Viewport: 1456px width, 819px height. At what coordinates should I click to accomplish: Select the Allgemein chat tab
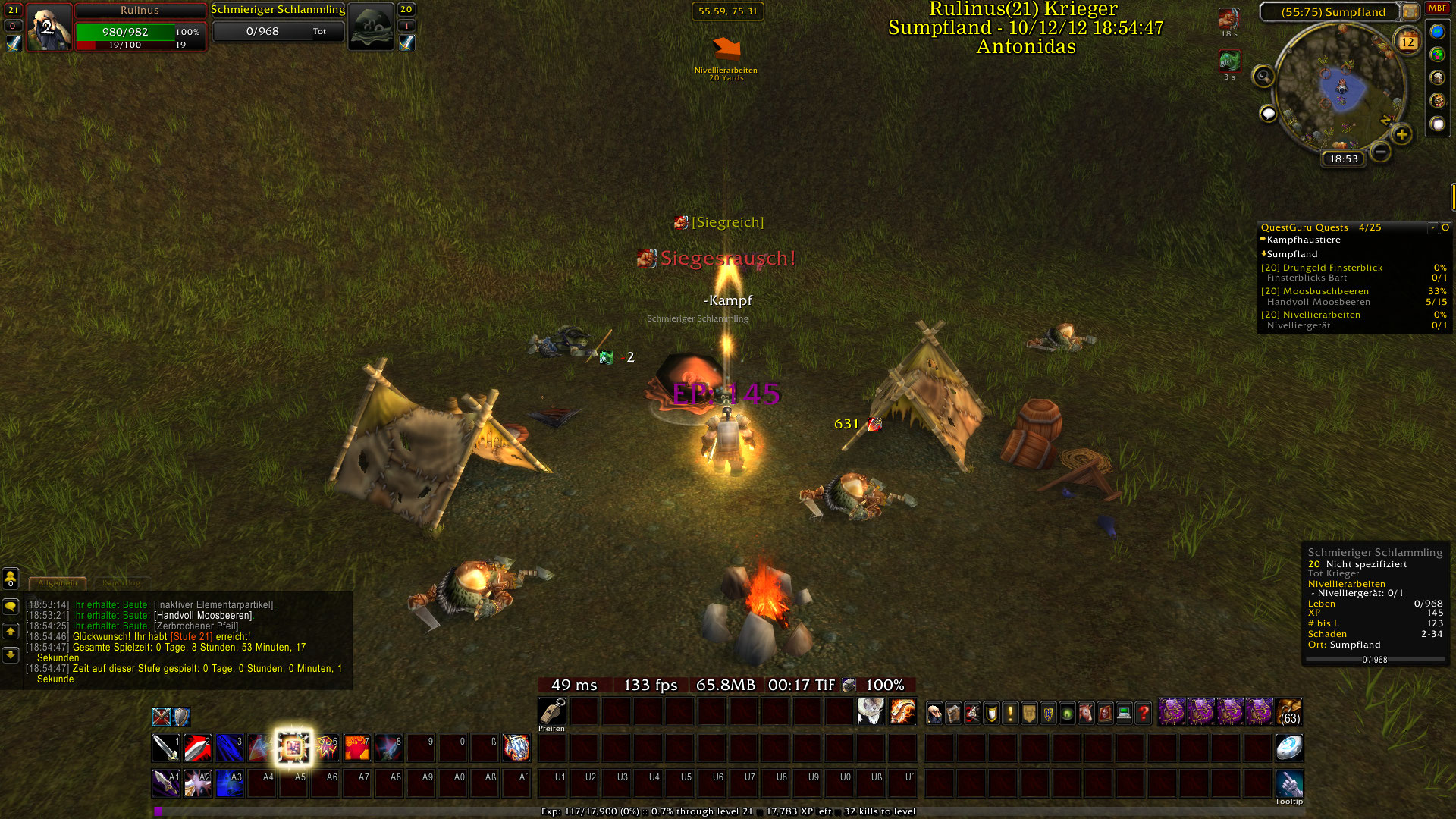[58, 583]
